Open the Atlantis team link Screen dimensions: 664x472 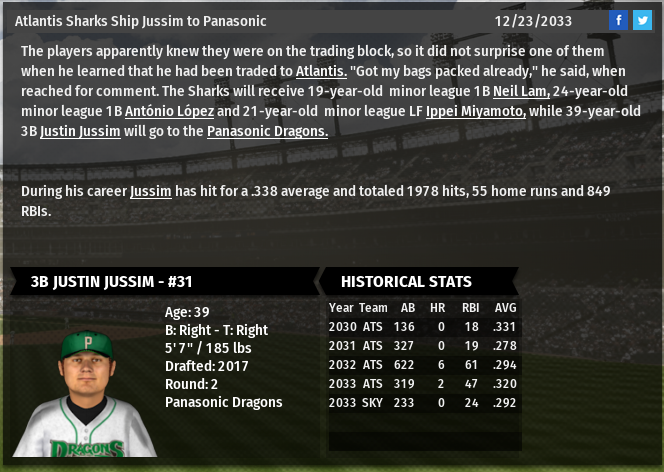click(x=321, y=71)
